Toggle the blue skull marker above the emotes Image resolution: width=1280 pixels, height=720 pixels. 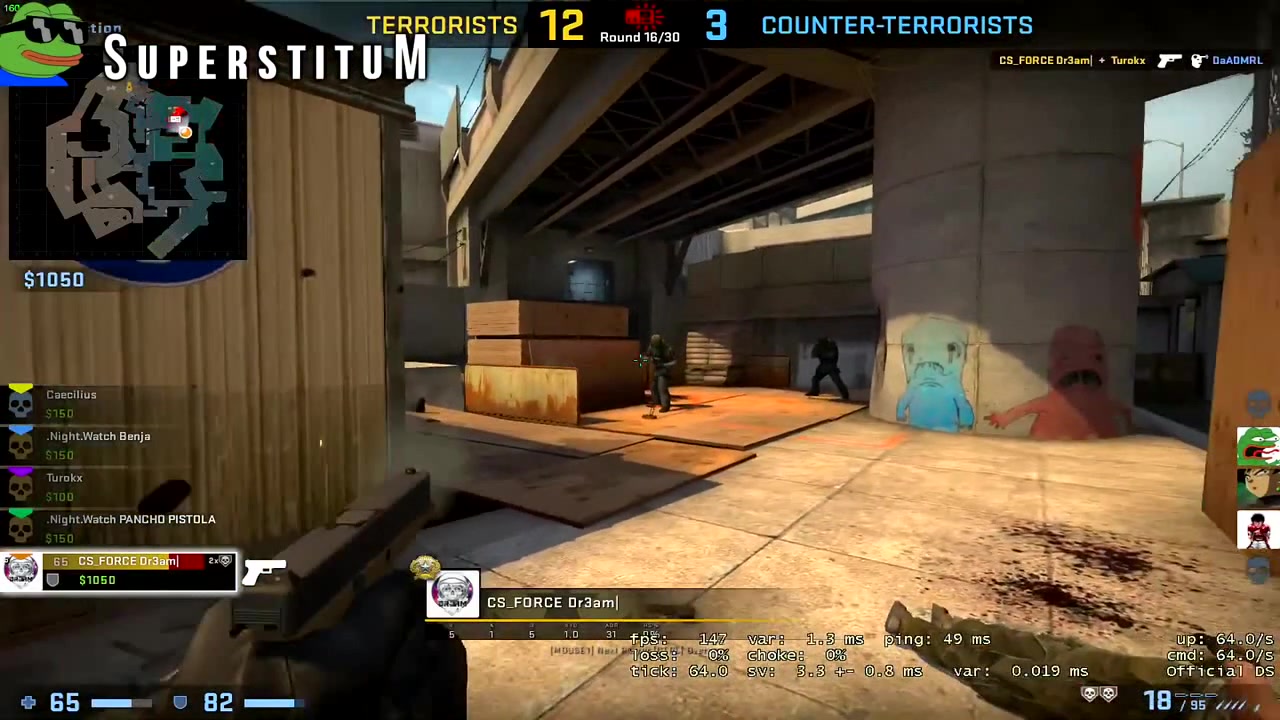pyautogui.click(x=1259, y=403)
